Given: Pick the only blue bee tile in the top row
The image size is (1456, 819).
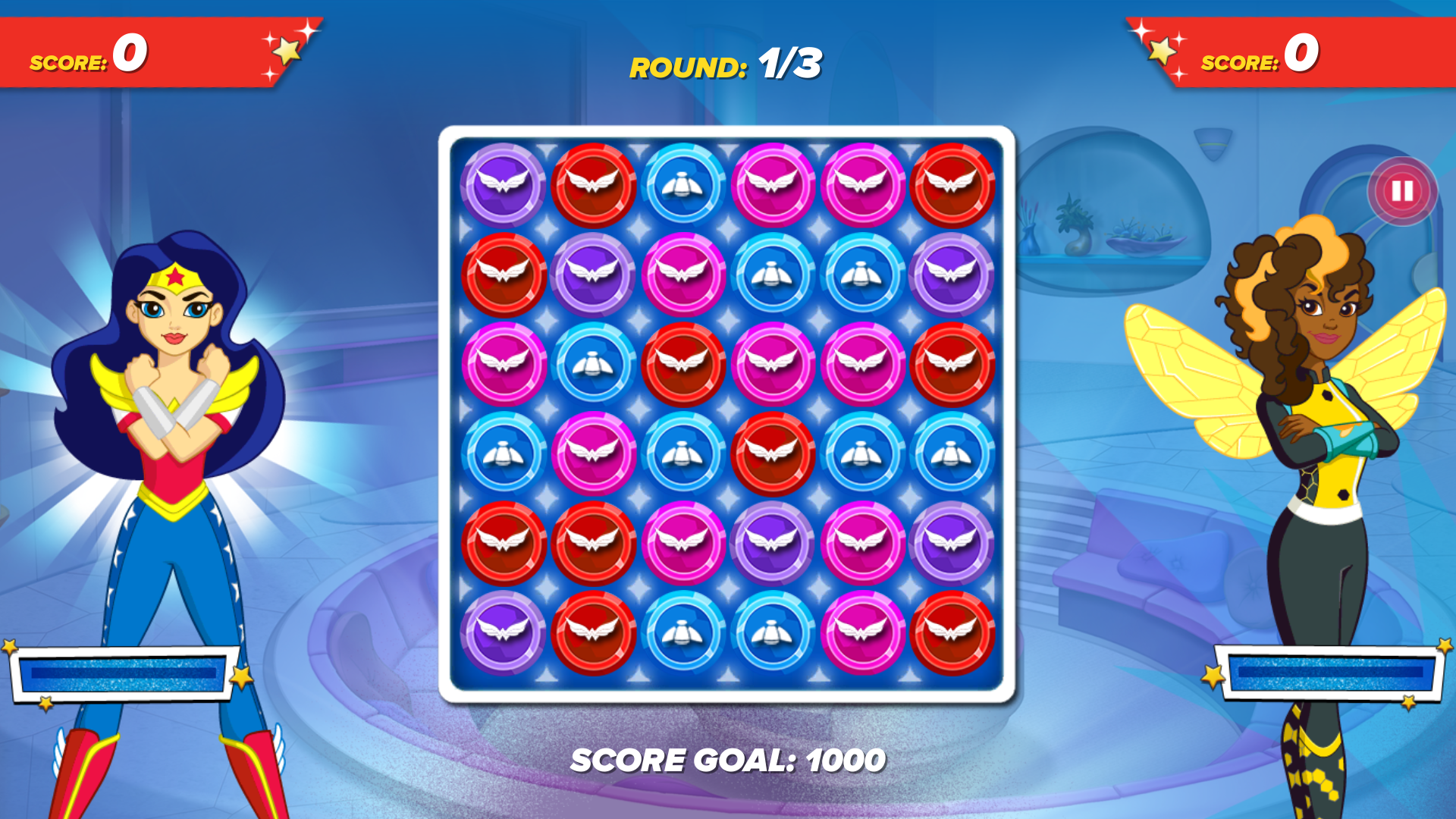Looking at the screenshot, I should (682, 185).
